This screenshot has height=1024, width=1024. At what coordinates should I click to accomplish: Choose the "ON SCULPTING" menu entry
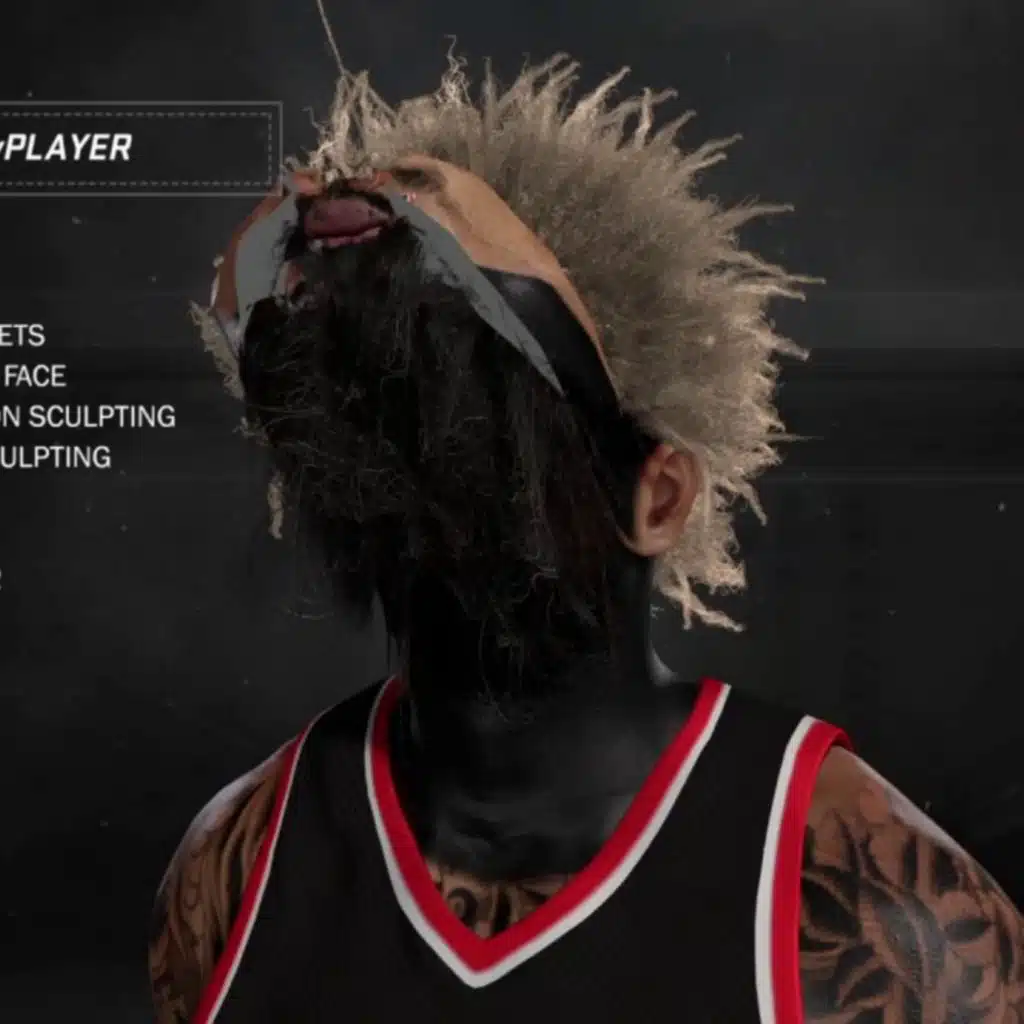coord(88,417)
